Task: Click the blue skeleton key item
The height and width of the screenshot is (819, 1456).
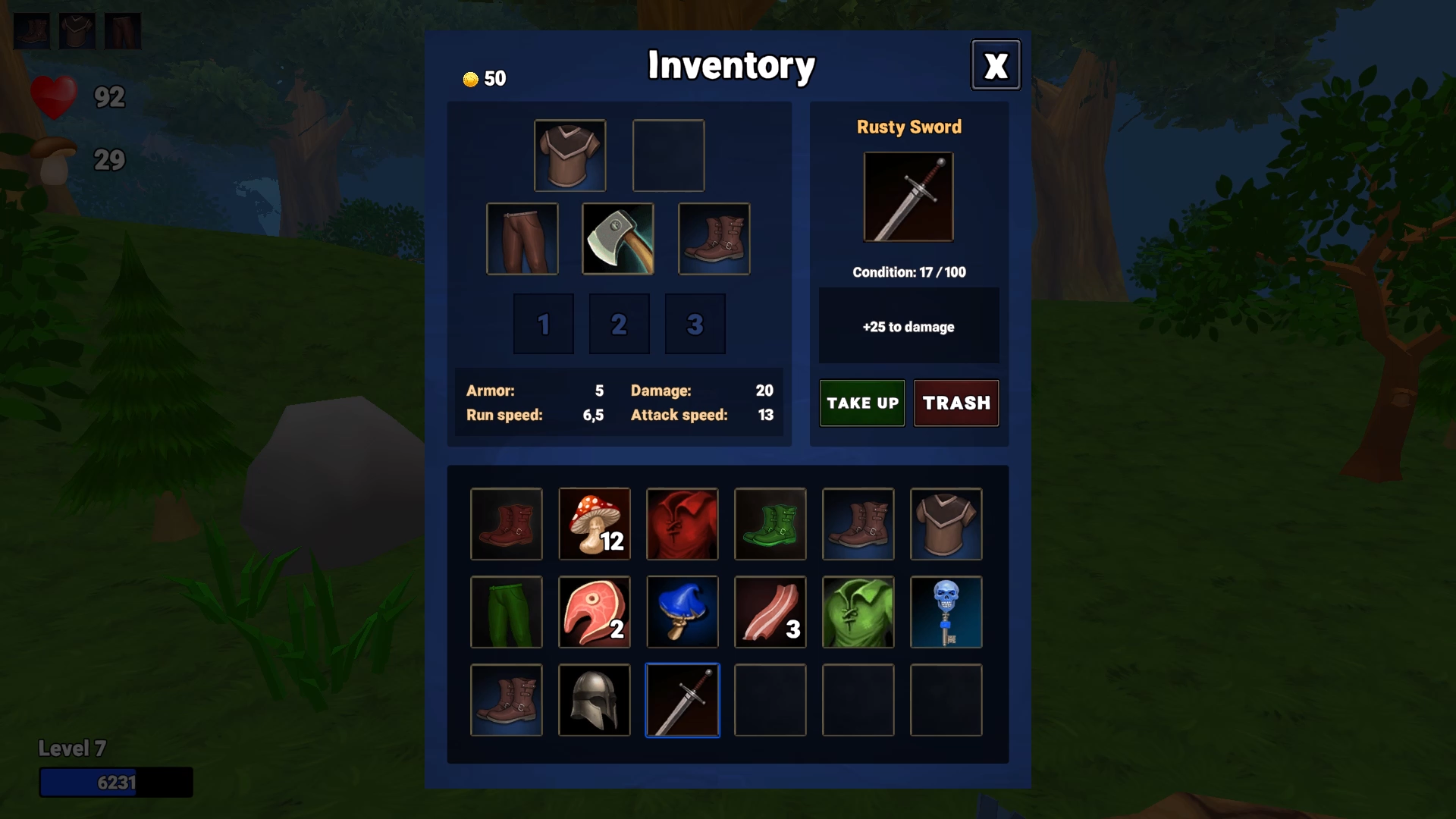Action: point(946,612)
